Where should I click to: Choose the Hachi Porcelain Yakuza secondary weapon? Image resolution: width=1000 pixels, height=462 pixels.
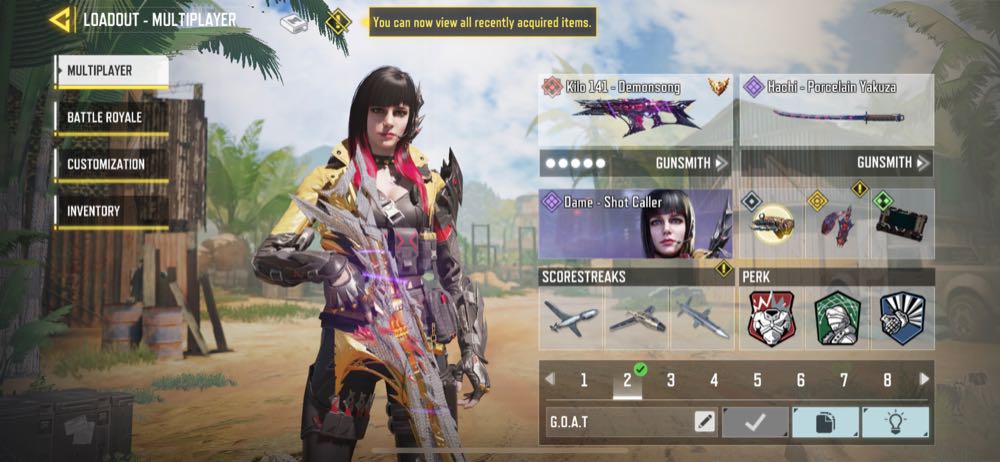(837, 111)
